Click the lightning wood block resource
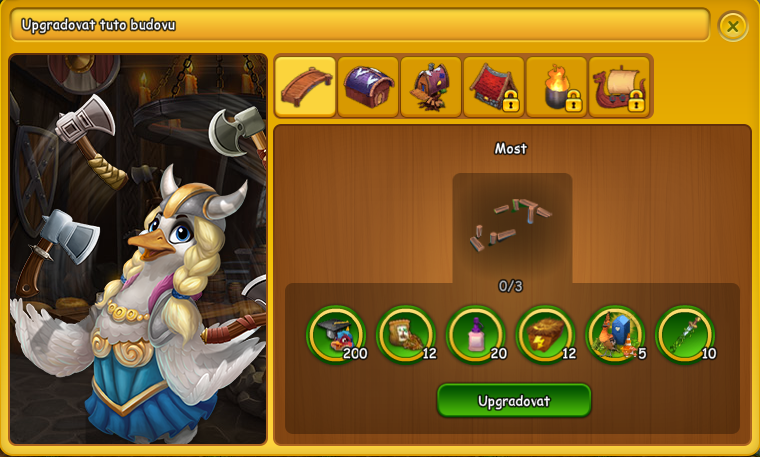The height and width of the screenshot is (457, 760). coord(546,335)
